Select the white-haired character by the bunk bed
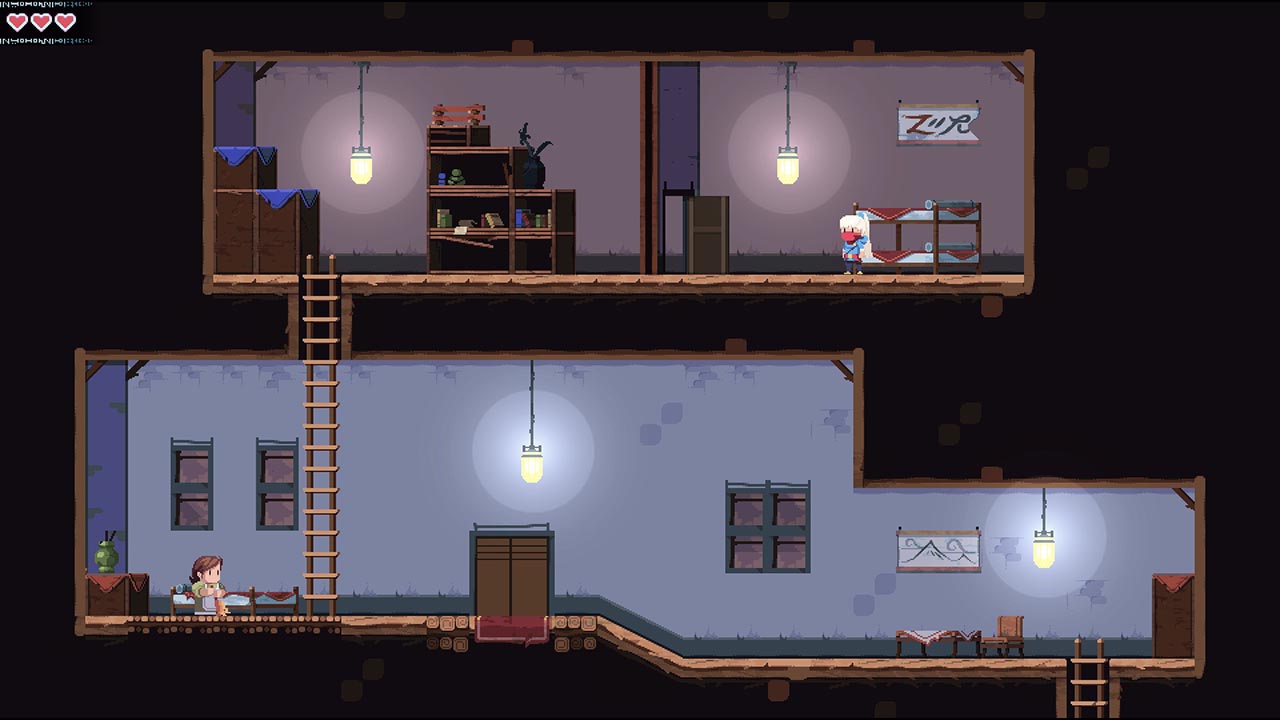The height and width of the screenshot is (720, 1280). pyautogui.click(x=852, y=240)
